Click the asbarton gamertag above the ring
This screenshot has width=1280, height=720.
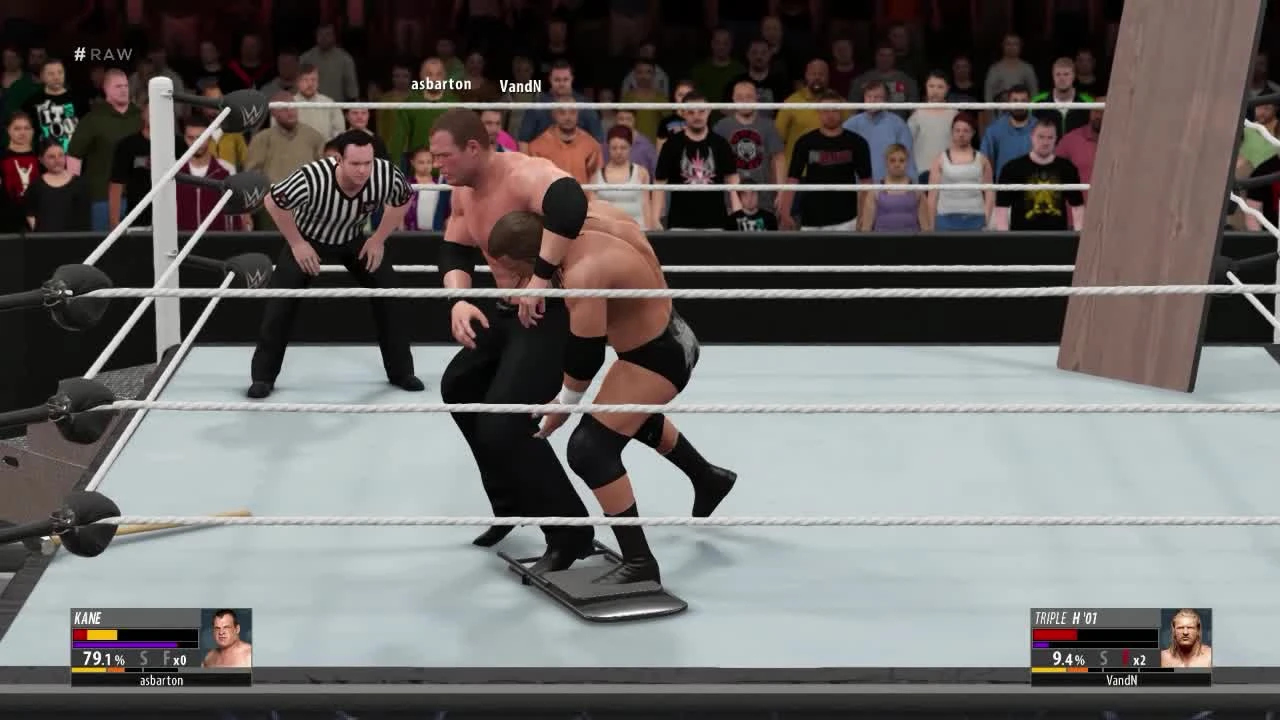440,84
